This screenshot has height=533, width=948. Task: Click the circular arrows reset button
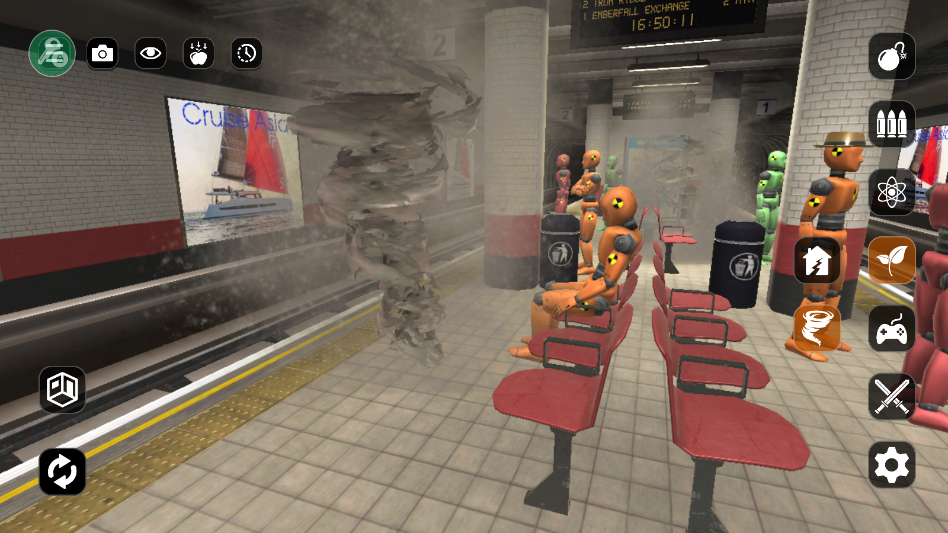click(x=62, y=471)
